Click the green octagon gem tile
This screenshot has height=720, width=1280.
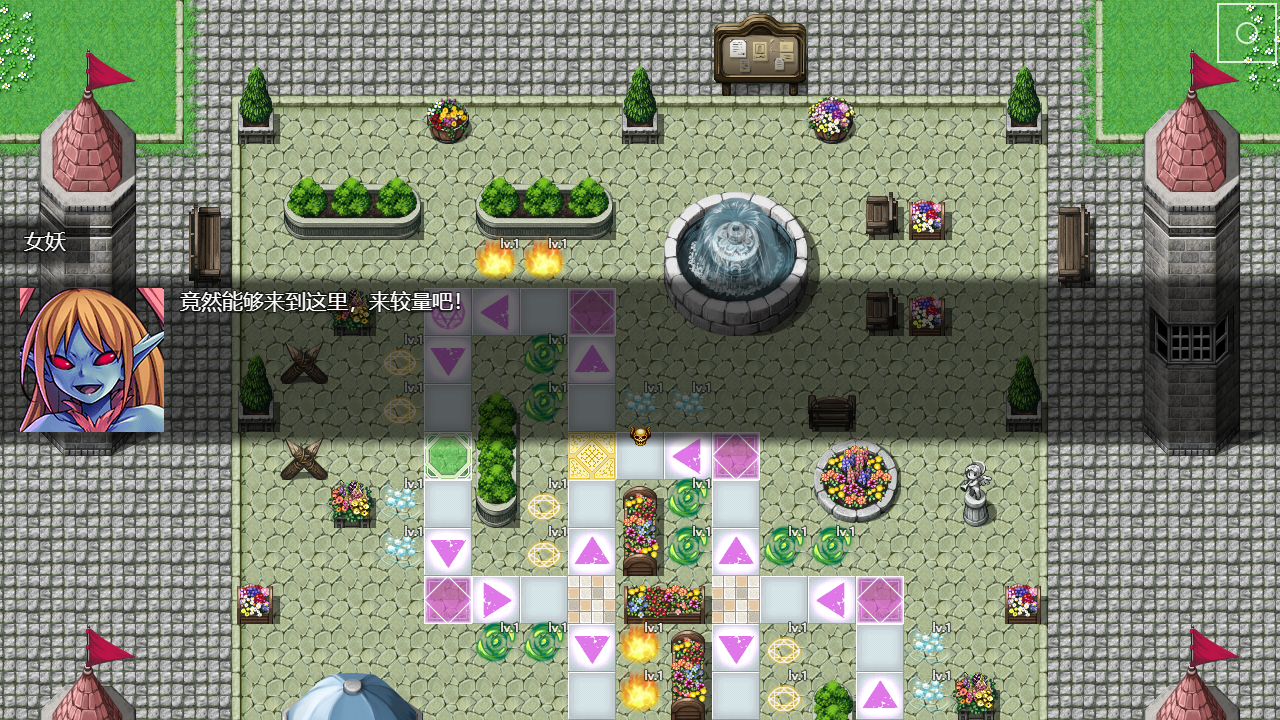tap(447, 457)
